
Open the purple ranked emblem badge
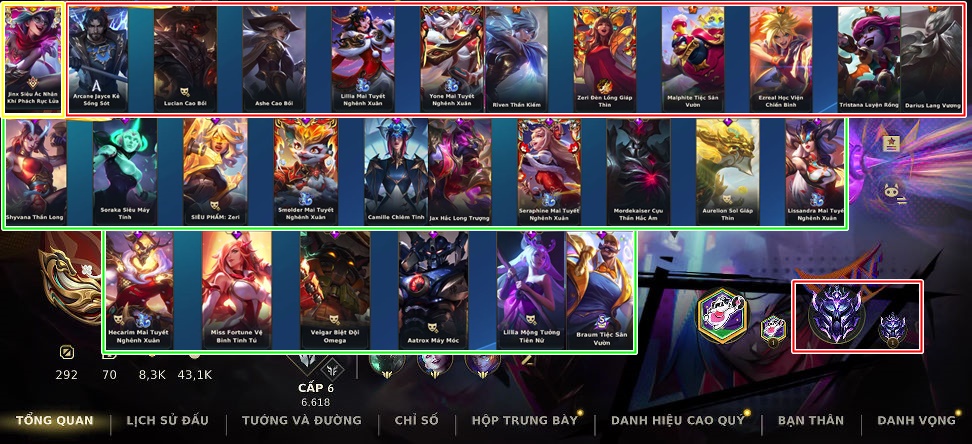pos(837,315)
